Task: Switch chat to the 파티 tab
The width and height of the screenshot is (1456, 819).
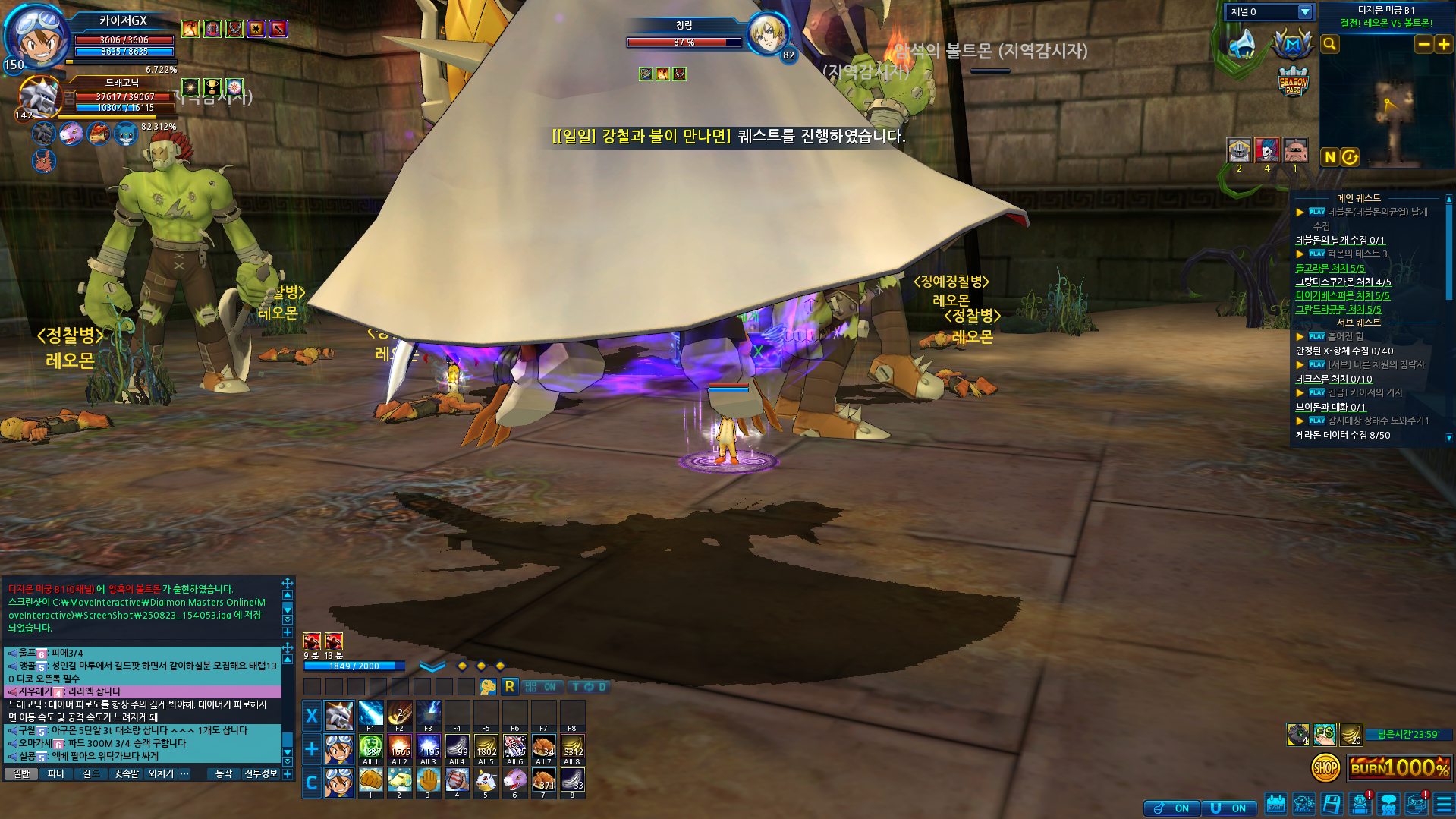Action: 56,773
